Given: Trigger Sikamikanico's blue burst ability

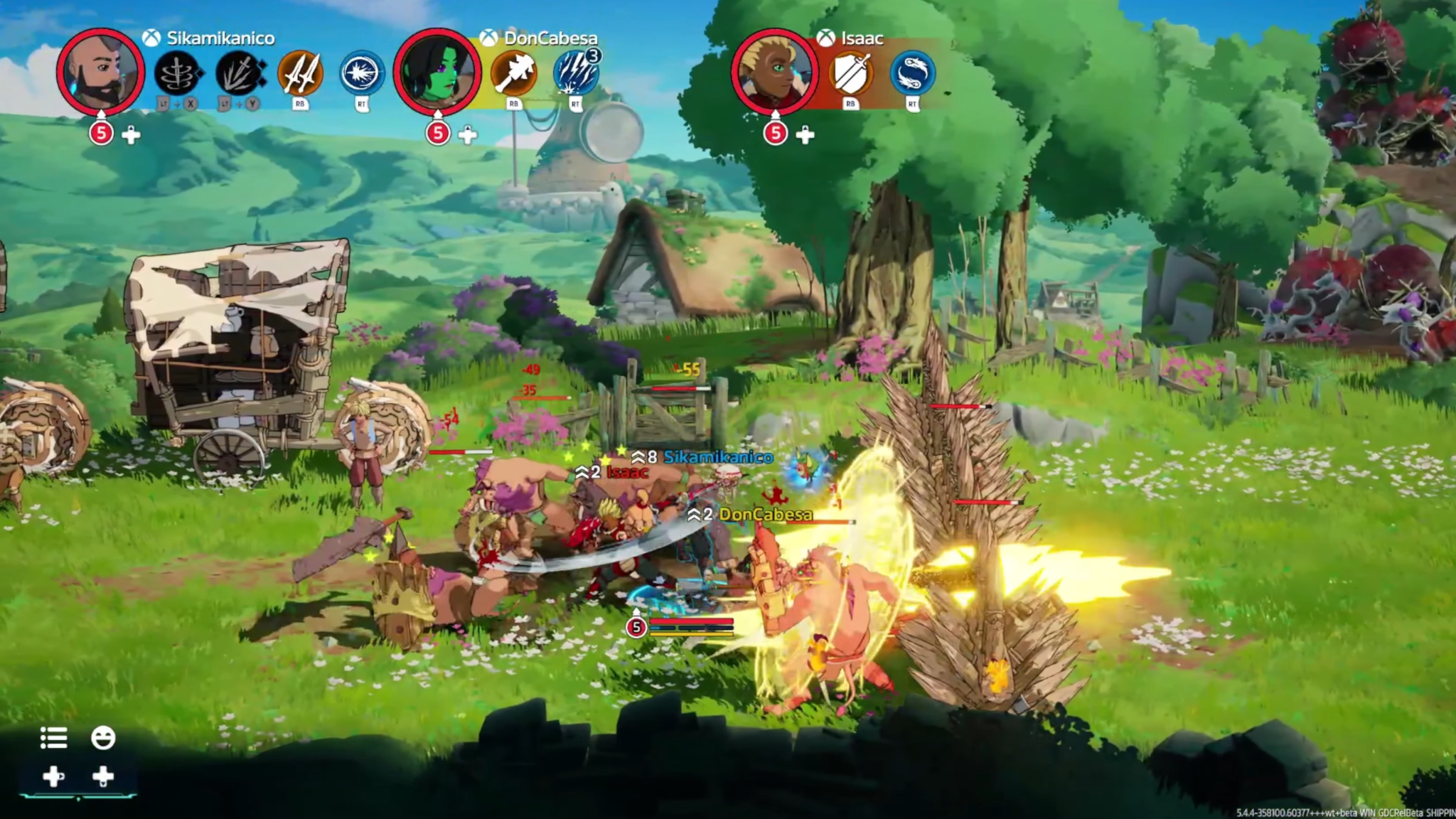Looking at the screenshot, I should (362, 73).
